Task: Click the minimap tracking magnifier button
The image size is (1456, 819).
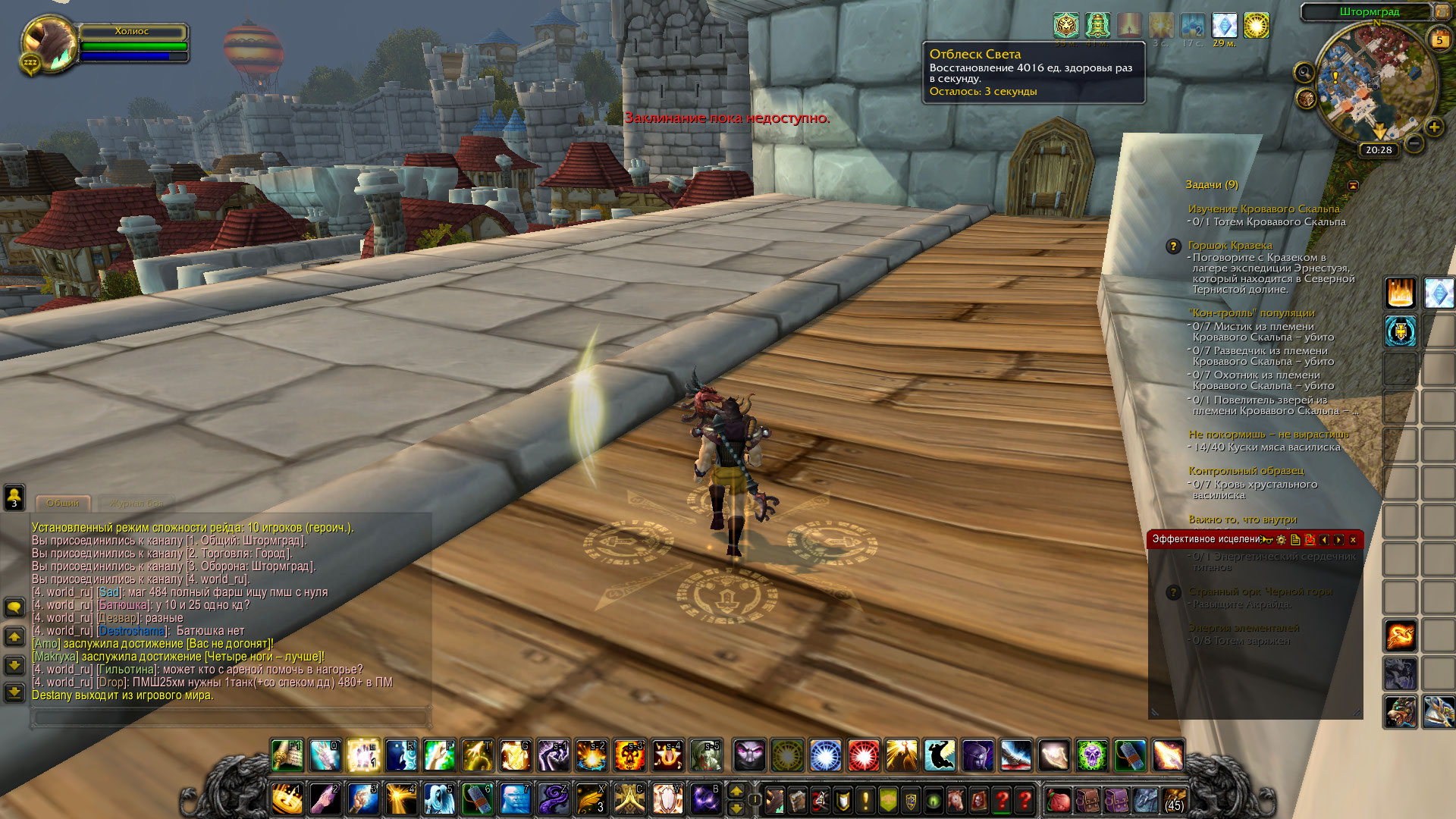Action: click(x=1304, y=73)
